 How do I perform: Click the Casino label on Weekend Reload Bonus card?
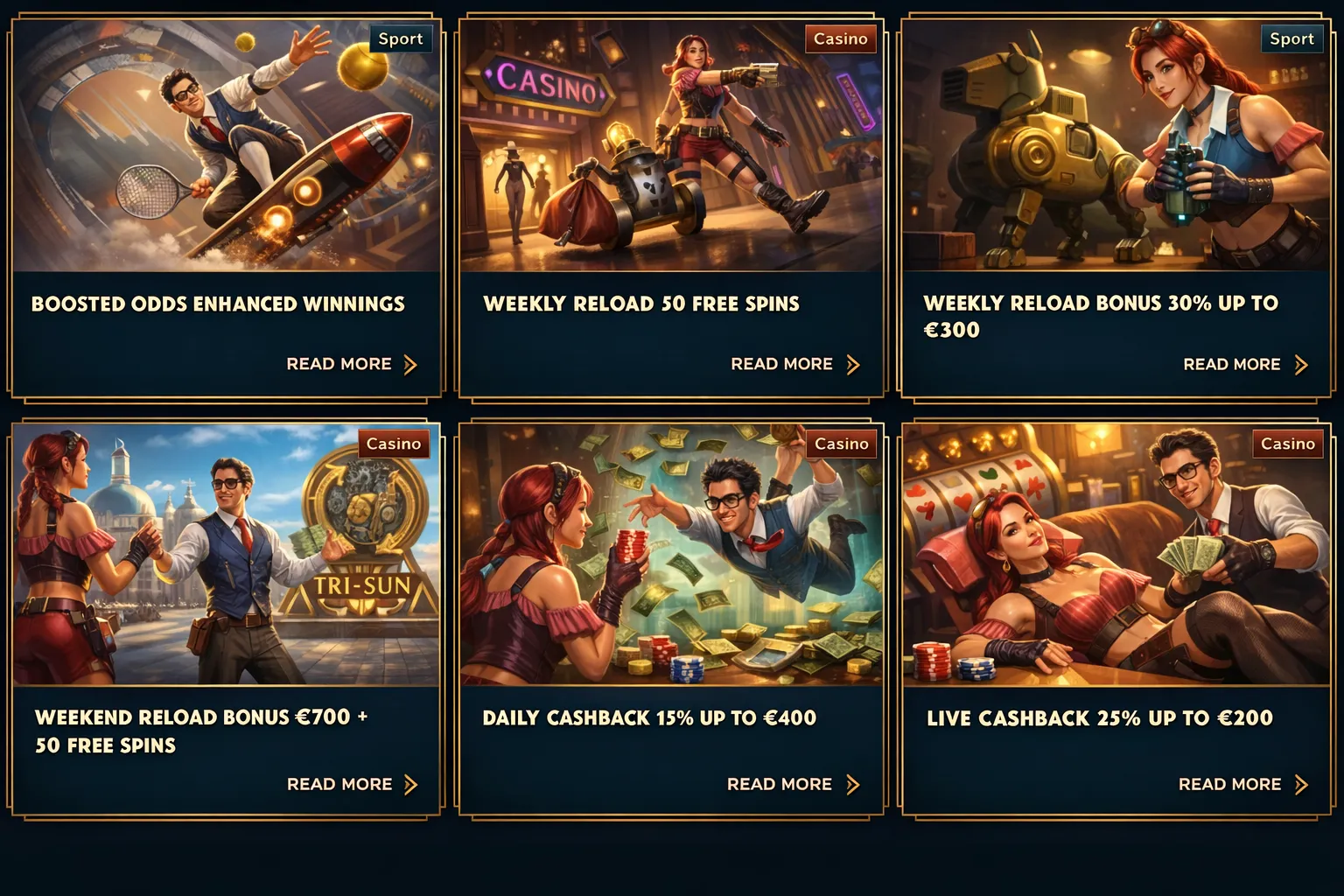click(x=393, y=444)
